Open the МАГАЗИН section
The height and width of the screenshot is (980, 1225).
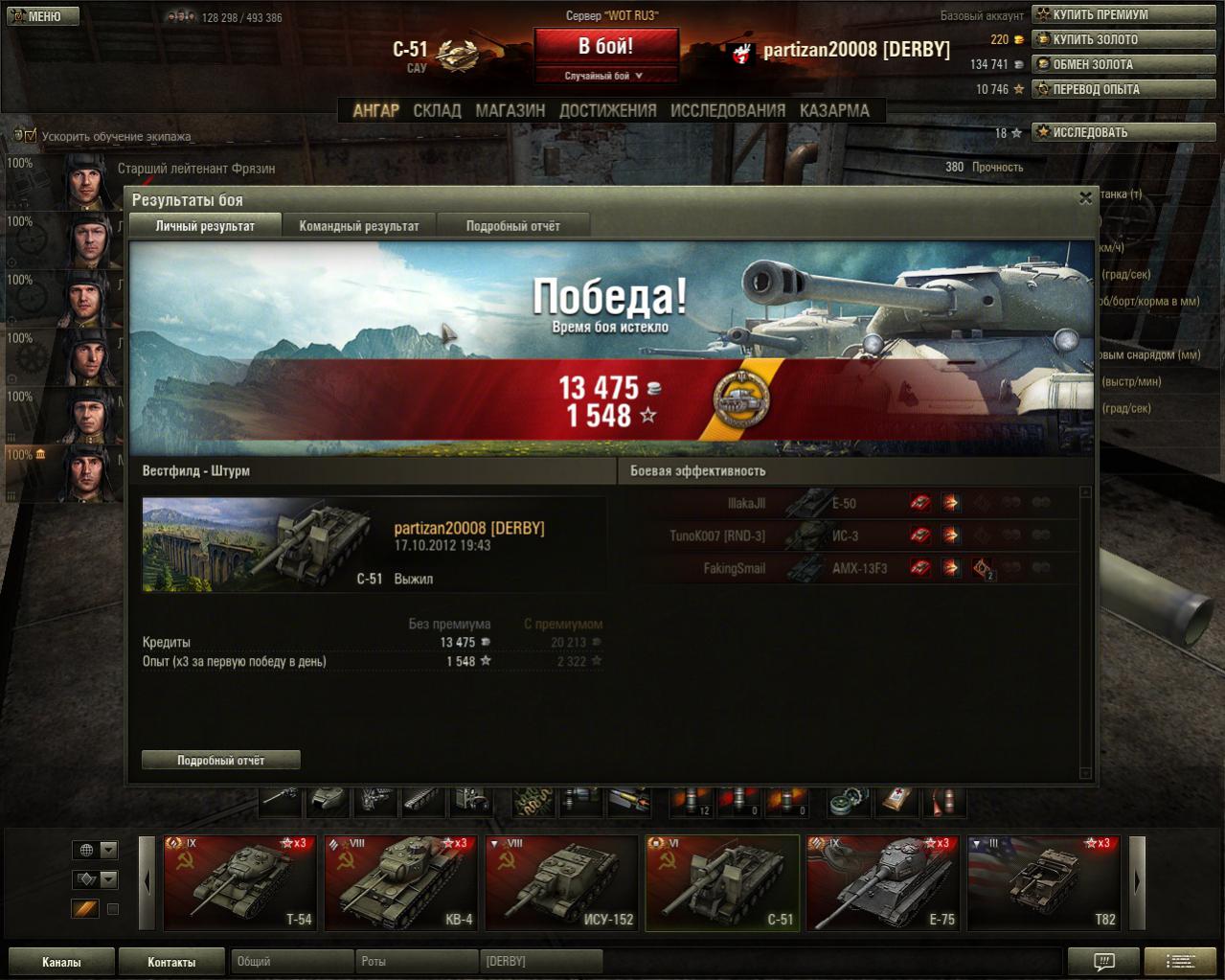510,110
